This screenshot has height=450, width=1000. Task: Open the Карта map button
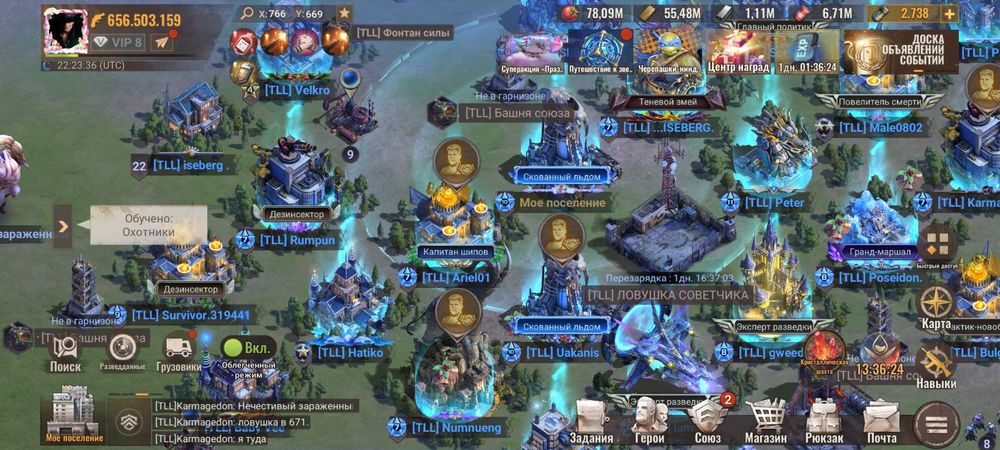[x=937, y=306]
